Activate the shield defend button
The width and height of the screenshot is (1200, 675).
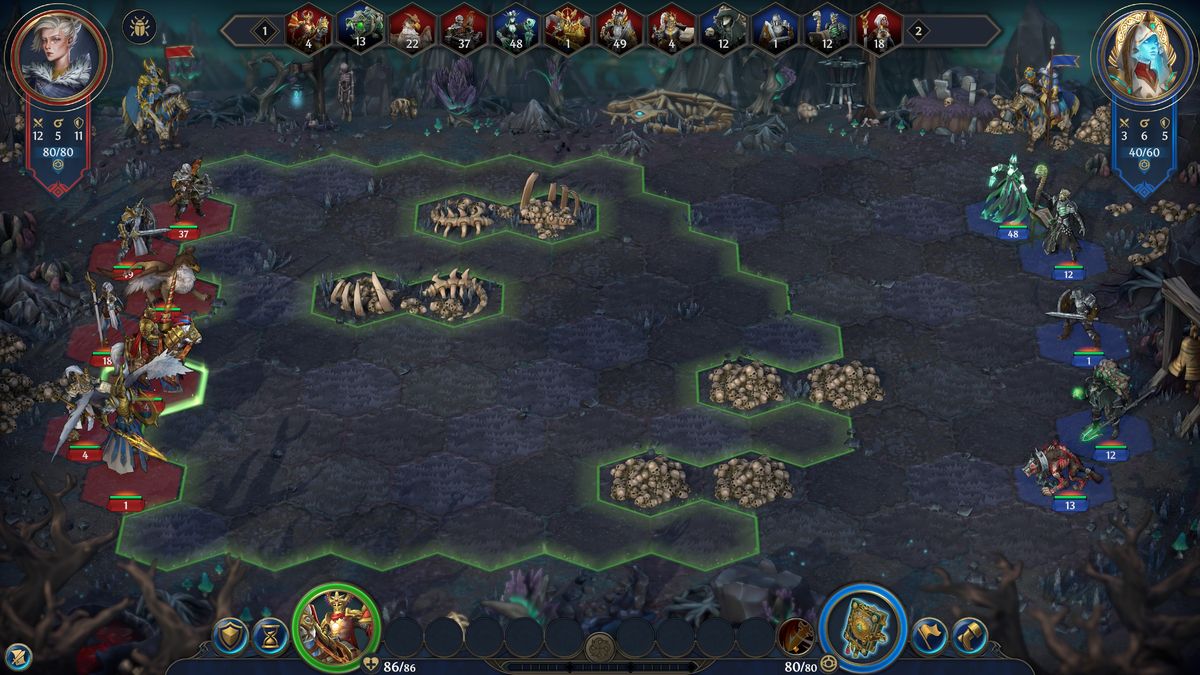tap(230, 636)
